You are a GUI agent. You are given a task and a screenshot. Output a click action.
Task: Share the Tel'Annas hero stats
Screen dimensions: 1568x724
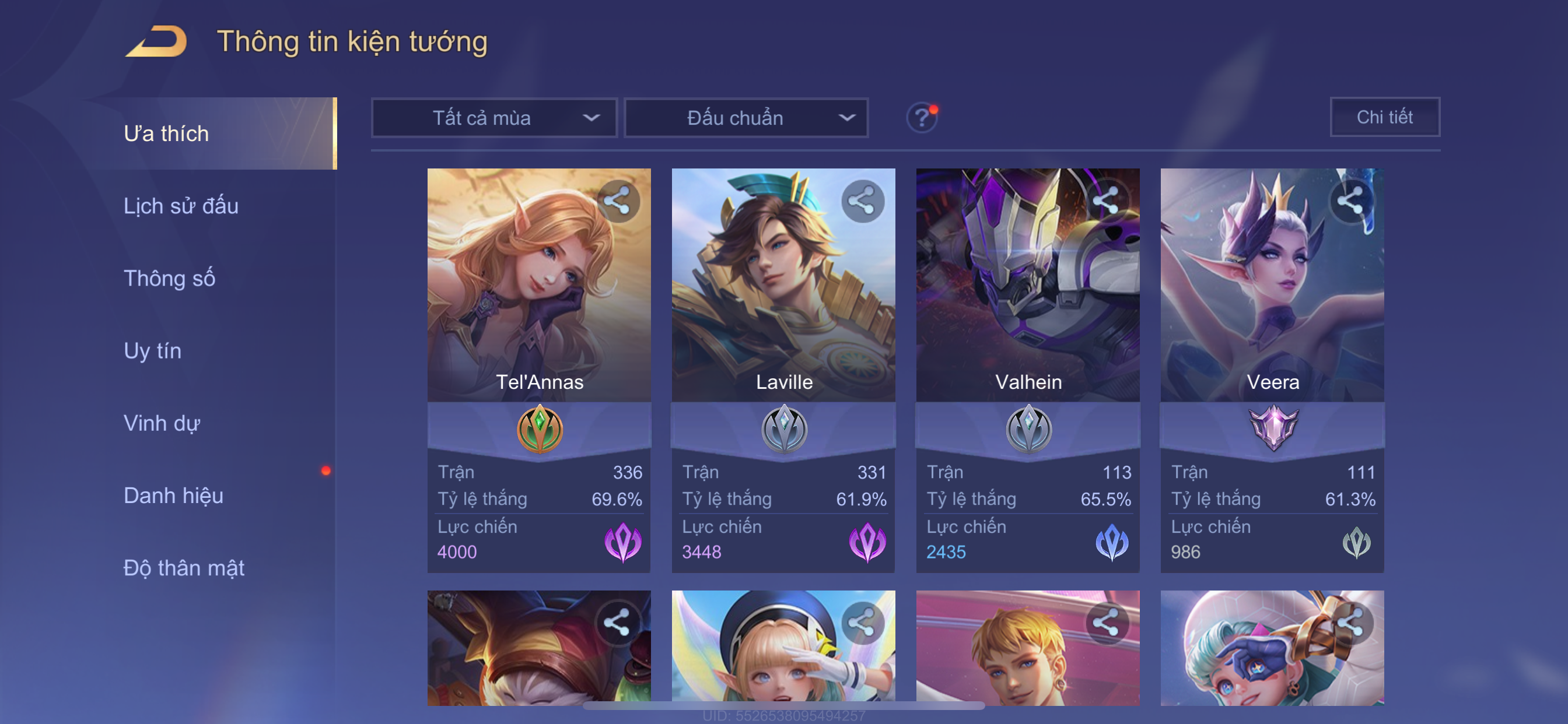618,201
